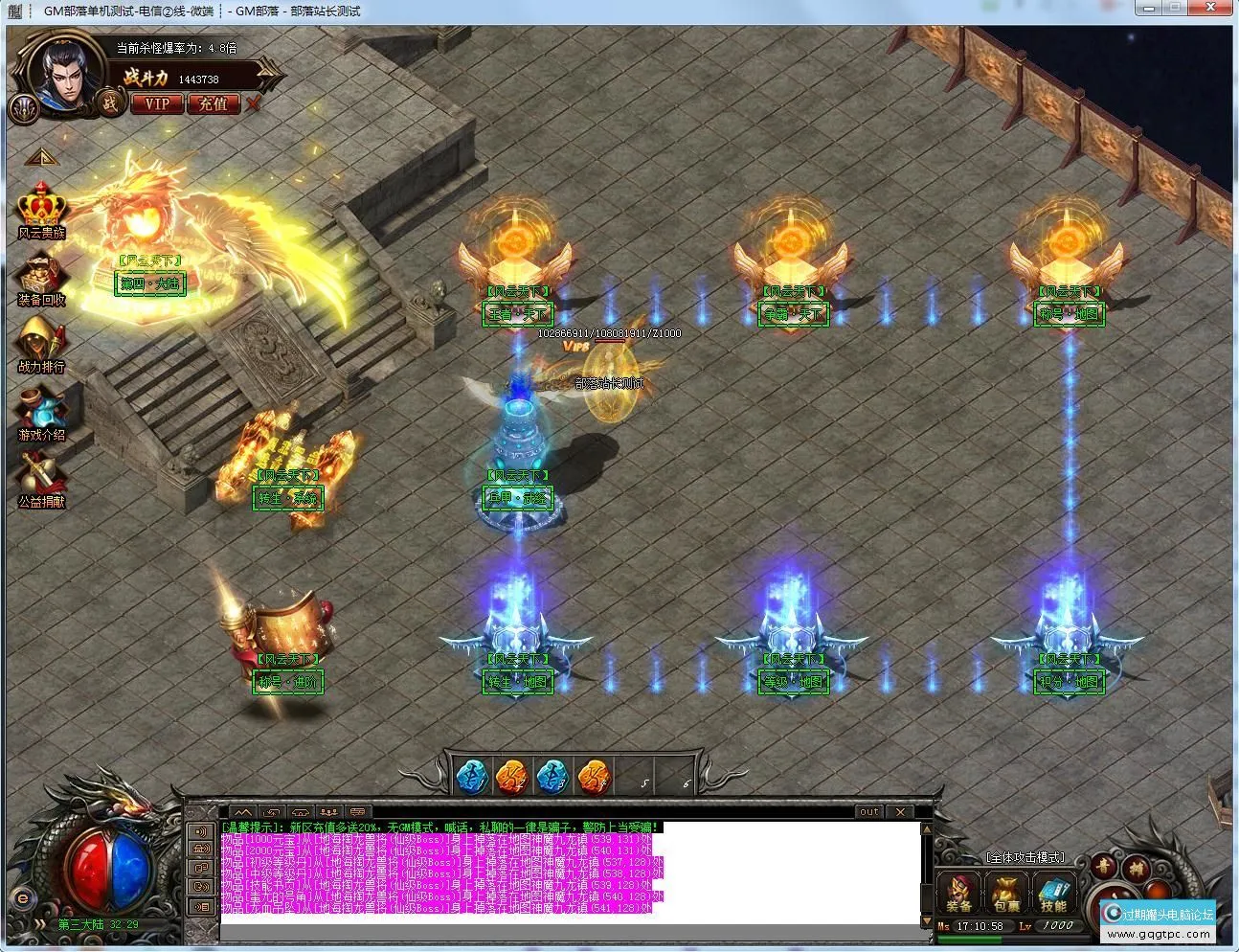Screen dimensions: 1239x952
Task: Open the 技能 skills book
Action: point(1053,893)
